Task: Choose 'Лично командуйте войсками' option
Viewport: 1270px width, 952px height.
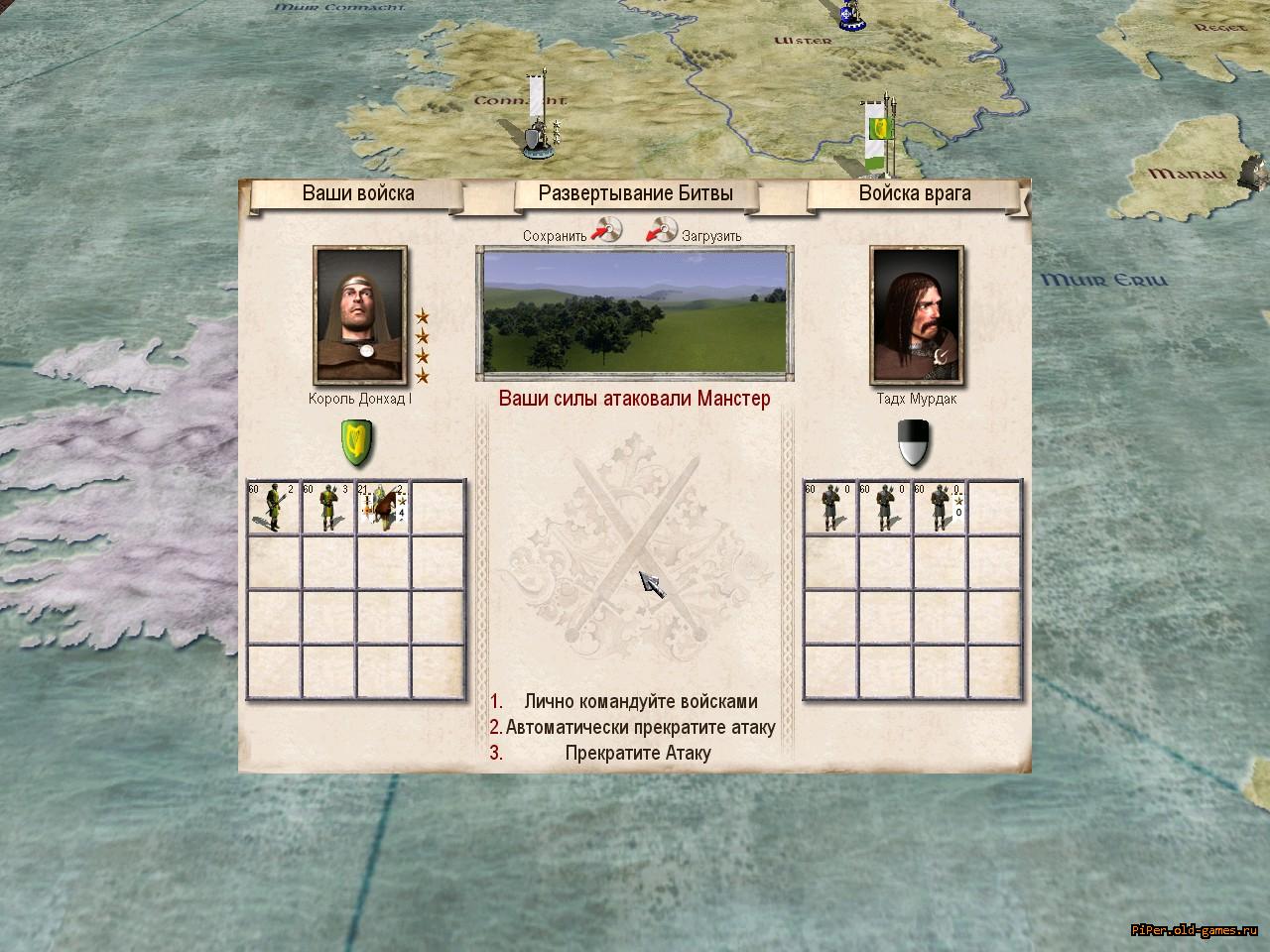Action: pos(640,702)
